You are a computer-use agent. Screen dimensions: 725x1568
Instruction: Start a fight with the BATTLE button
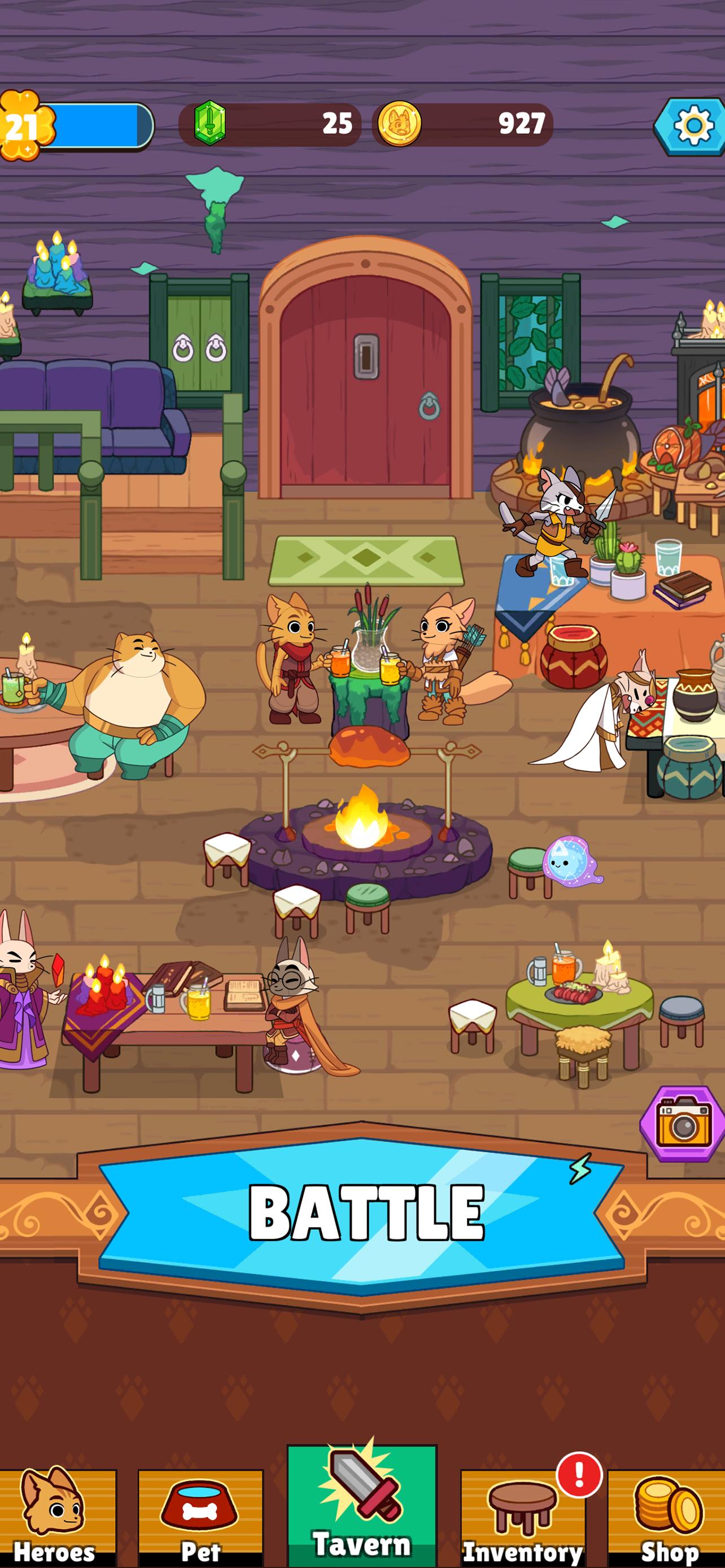tap(362, 1212)
